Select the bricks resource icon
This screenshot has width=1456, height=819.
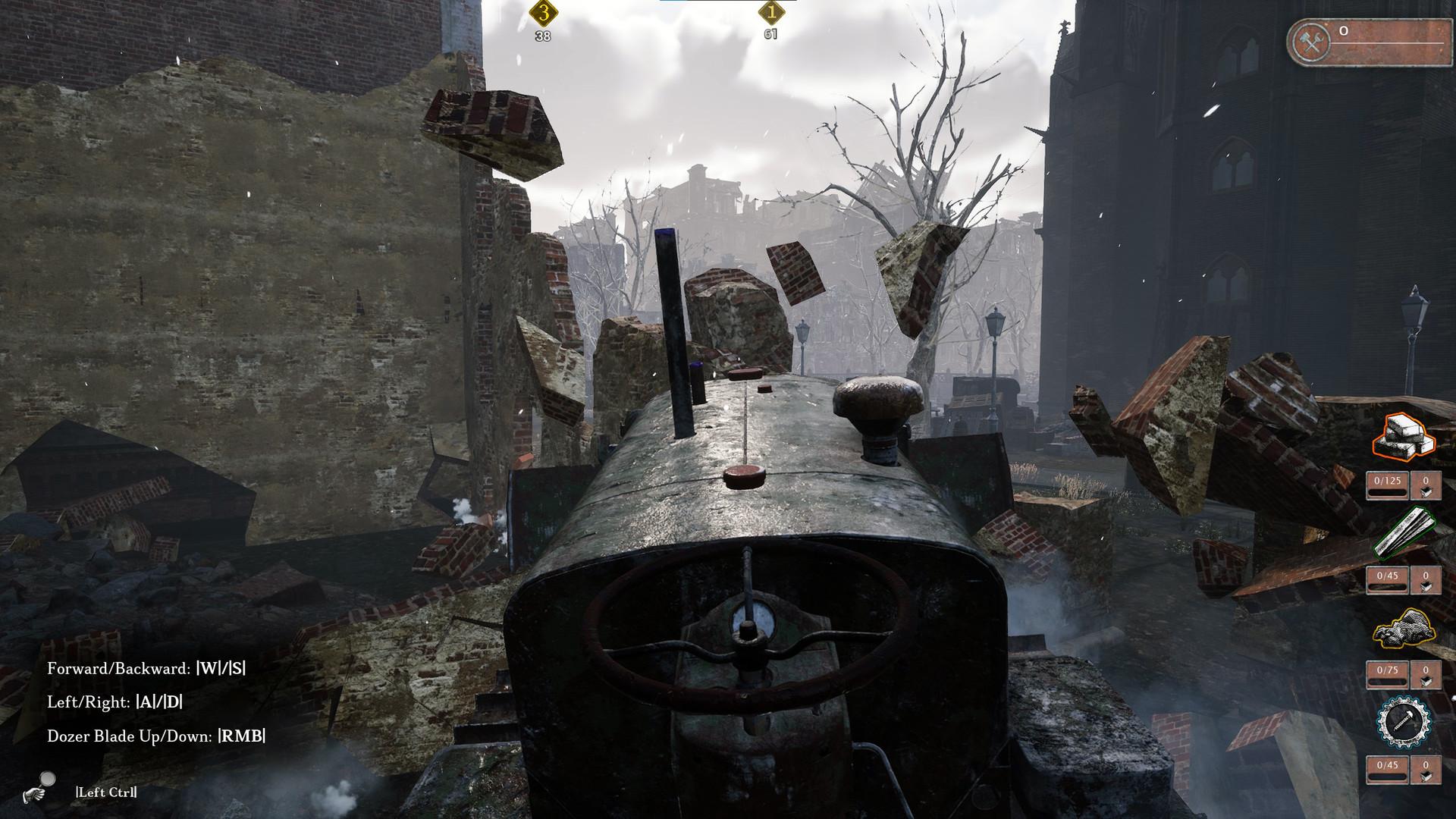pyautogui.click(x=1404, y=438)
